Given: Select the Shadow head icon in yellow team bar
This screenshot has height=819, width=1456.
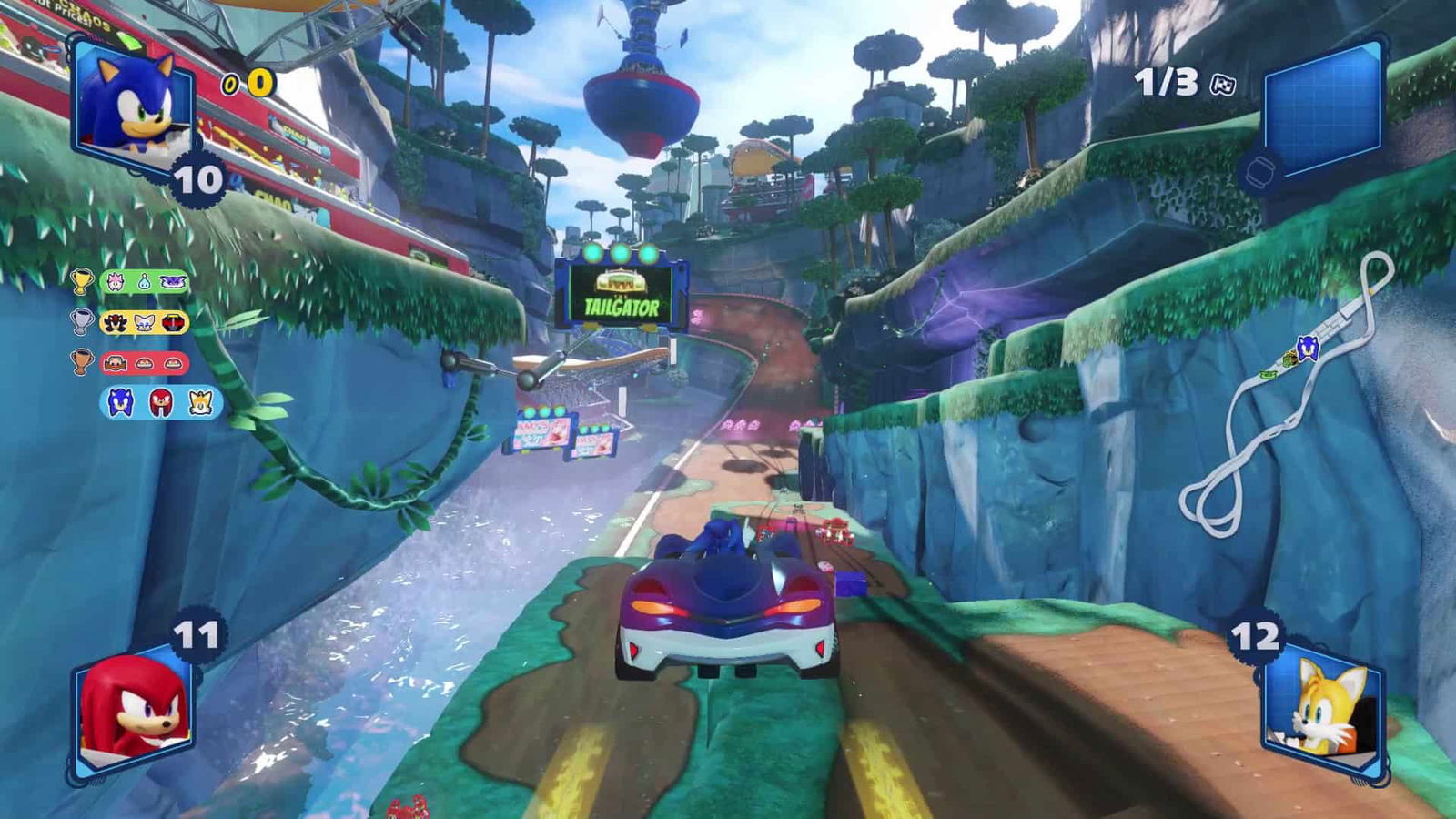Looking at the screenshot, I should pyautogui.click(x=115, y=321).
